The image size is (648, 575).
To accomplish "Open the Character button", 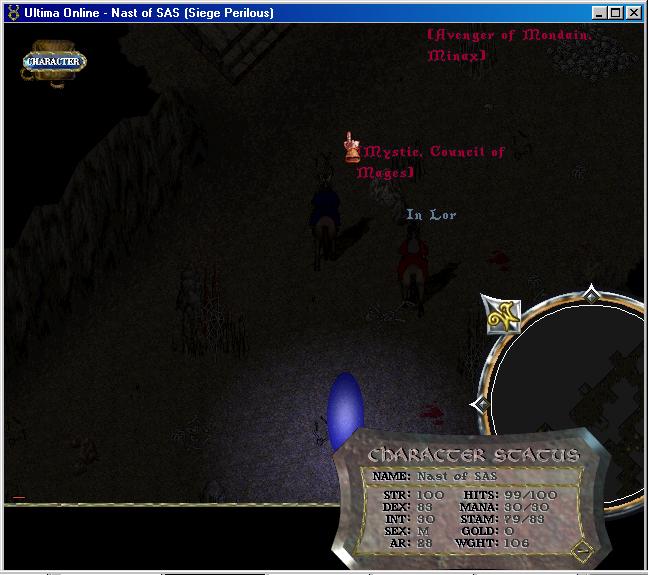I will (x=55, y=61).
